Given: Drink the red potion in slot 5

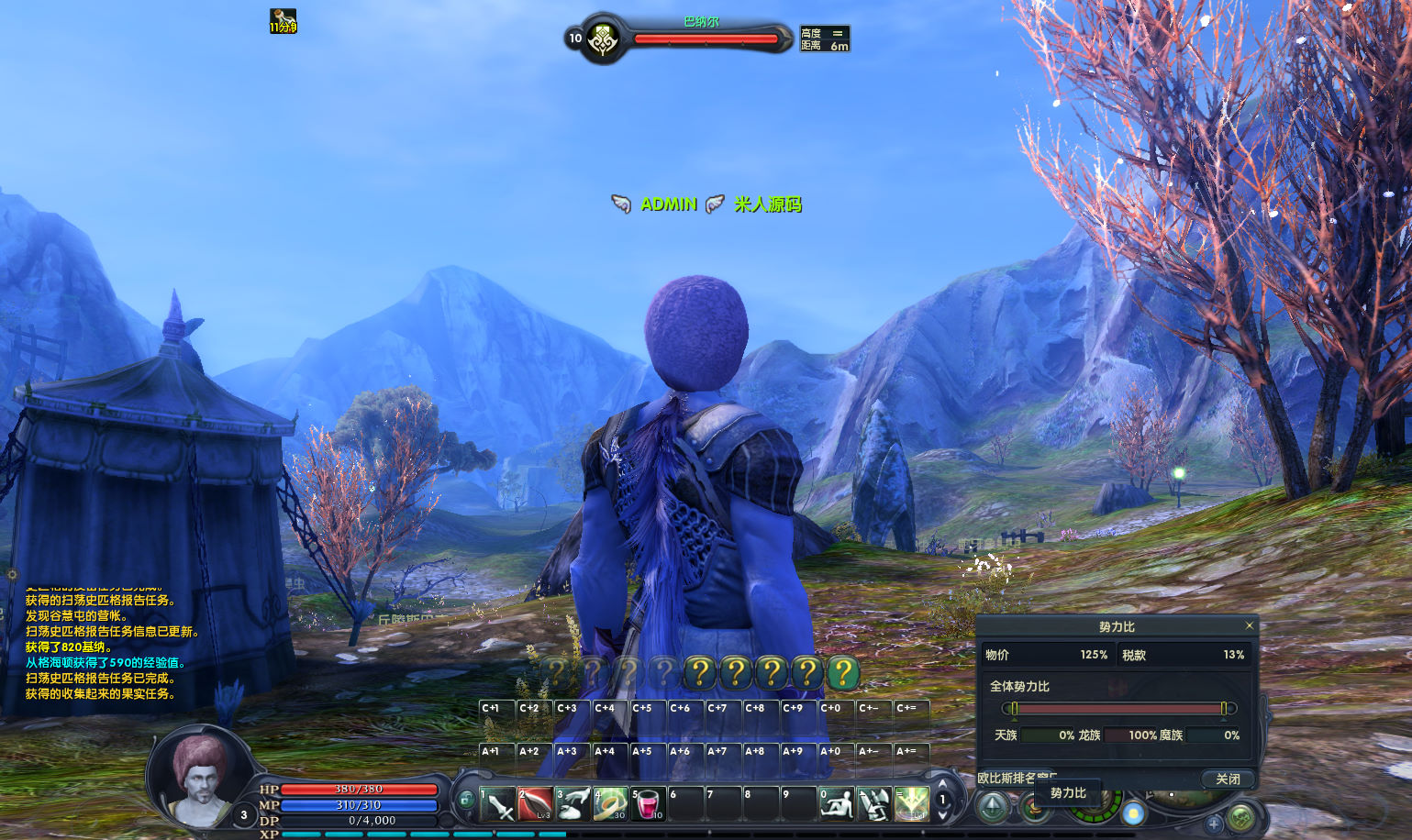Looking at the screenshot, I should [648, 803].
